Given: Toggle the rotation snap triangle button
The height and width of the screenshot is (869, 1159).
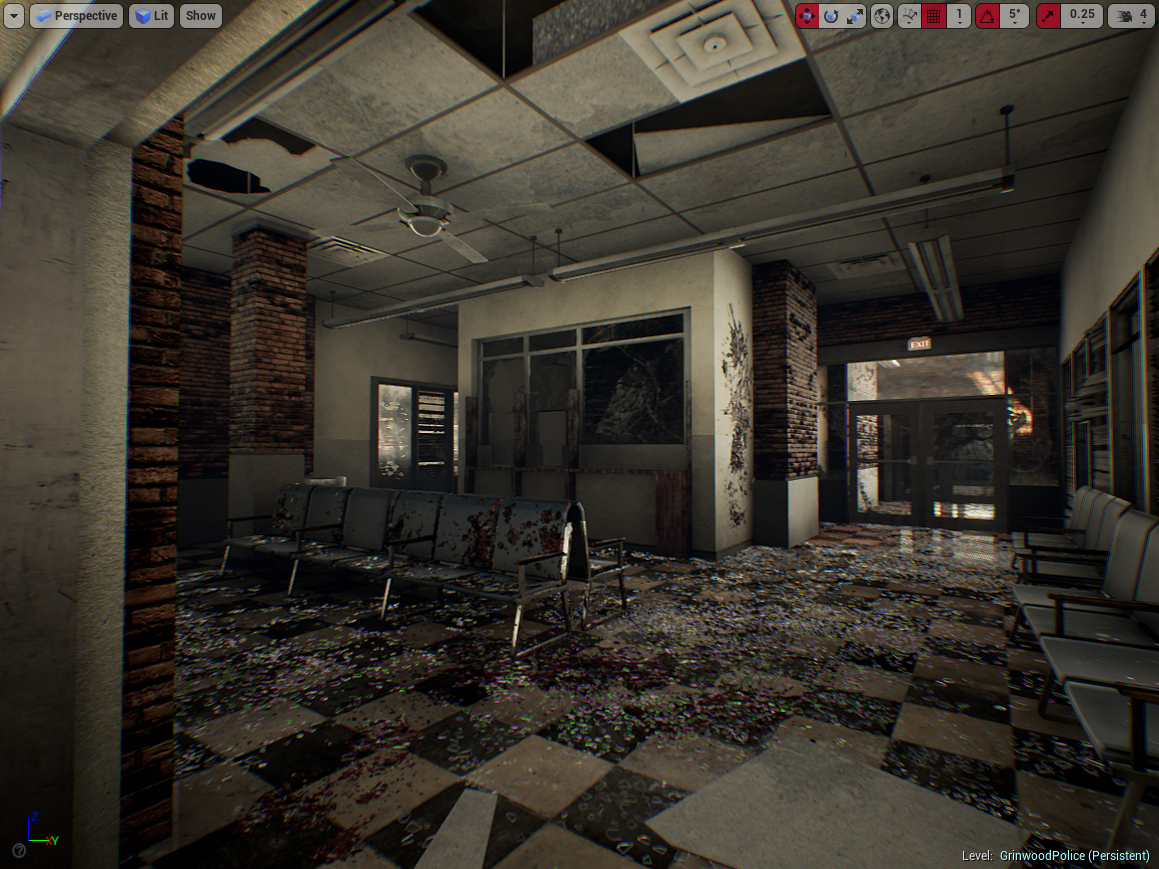Looking at the screenshot, I should 987,15.
